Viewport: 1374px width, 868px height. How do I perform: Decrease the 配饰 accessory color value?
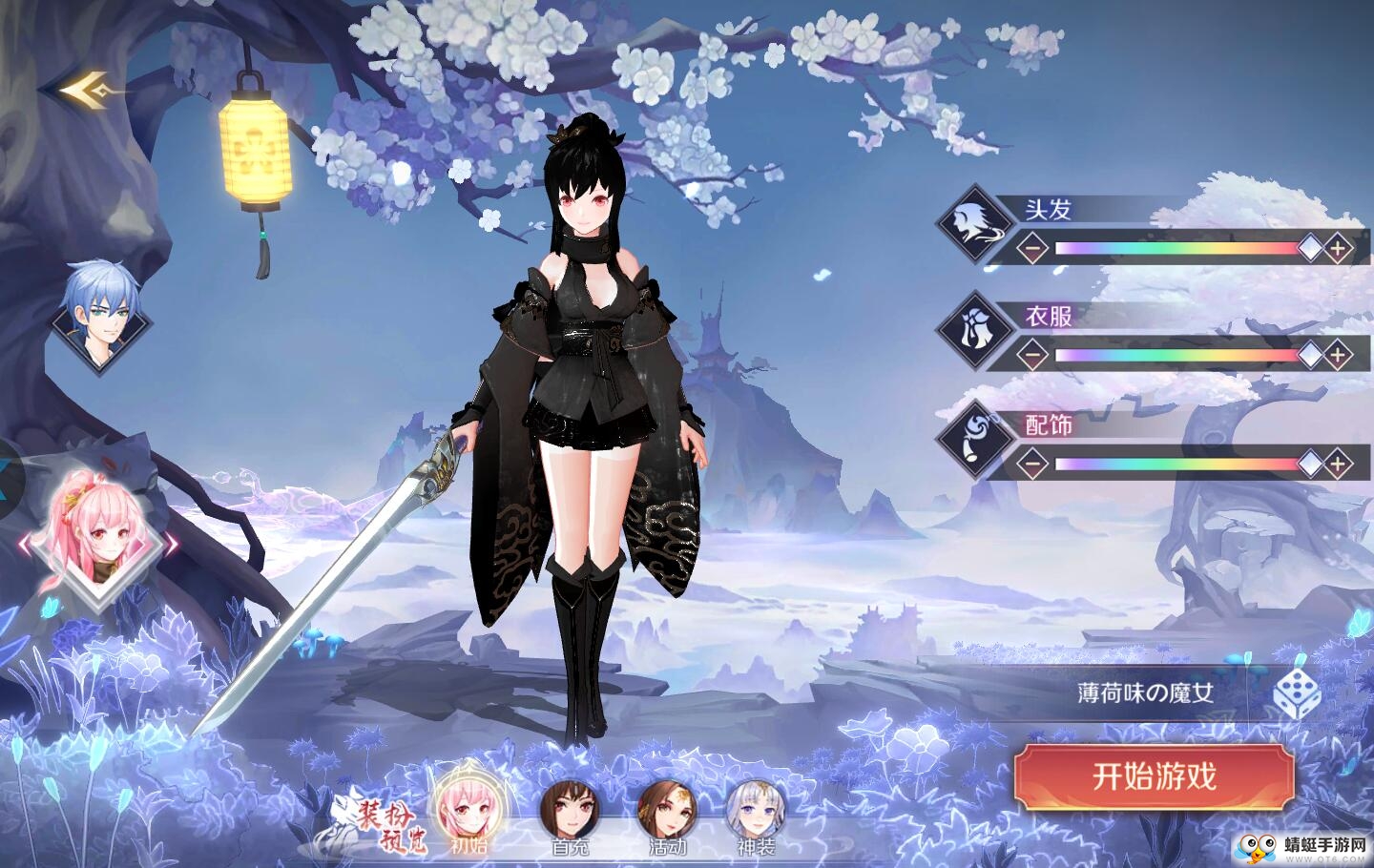[1030, 465]
